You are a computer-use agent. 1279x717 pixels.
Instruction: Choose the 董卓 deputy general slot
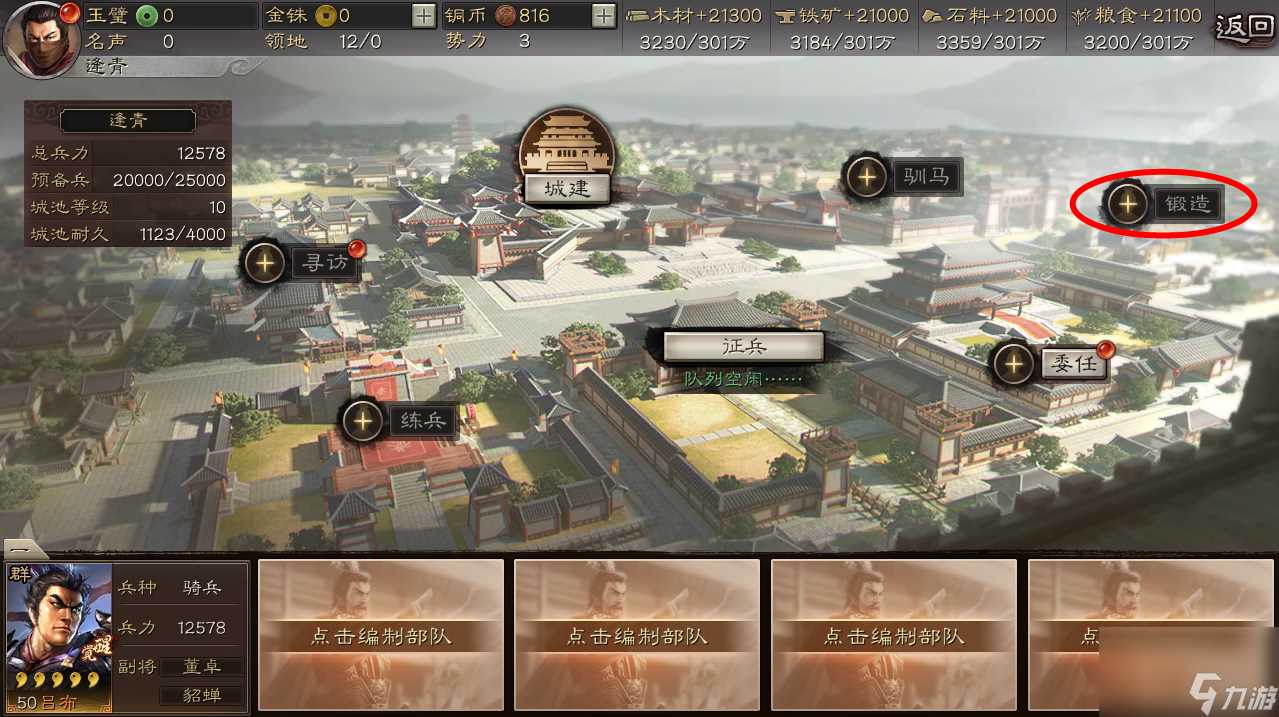point(202,666)
